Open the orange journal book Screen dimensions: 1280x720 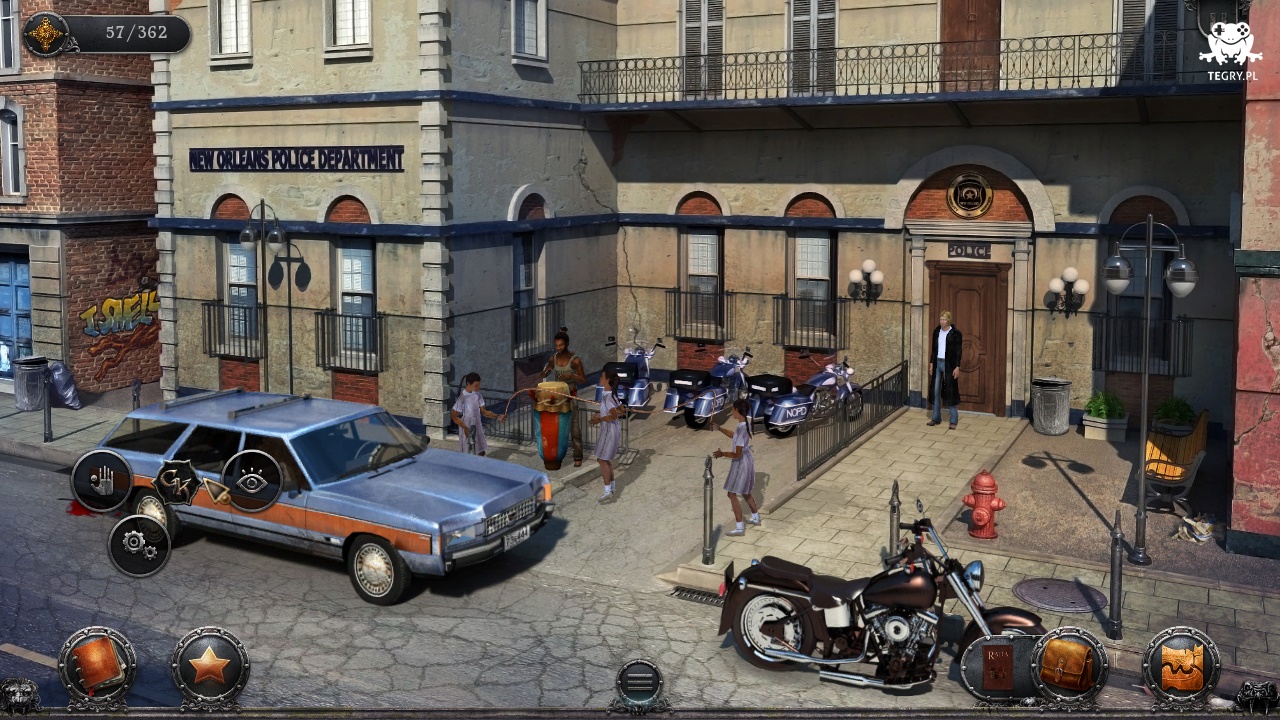[x=97, y=665]
